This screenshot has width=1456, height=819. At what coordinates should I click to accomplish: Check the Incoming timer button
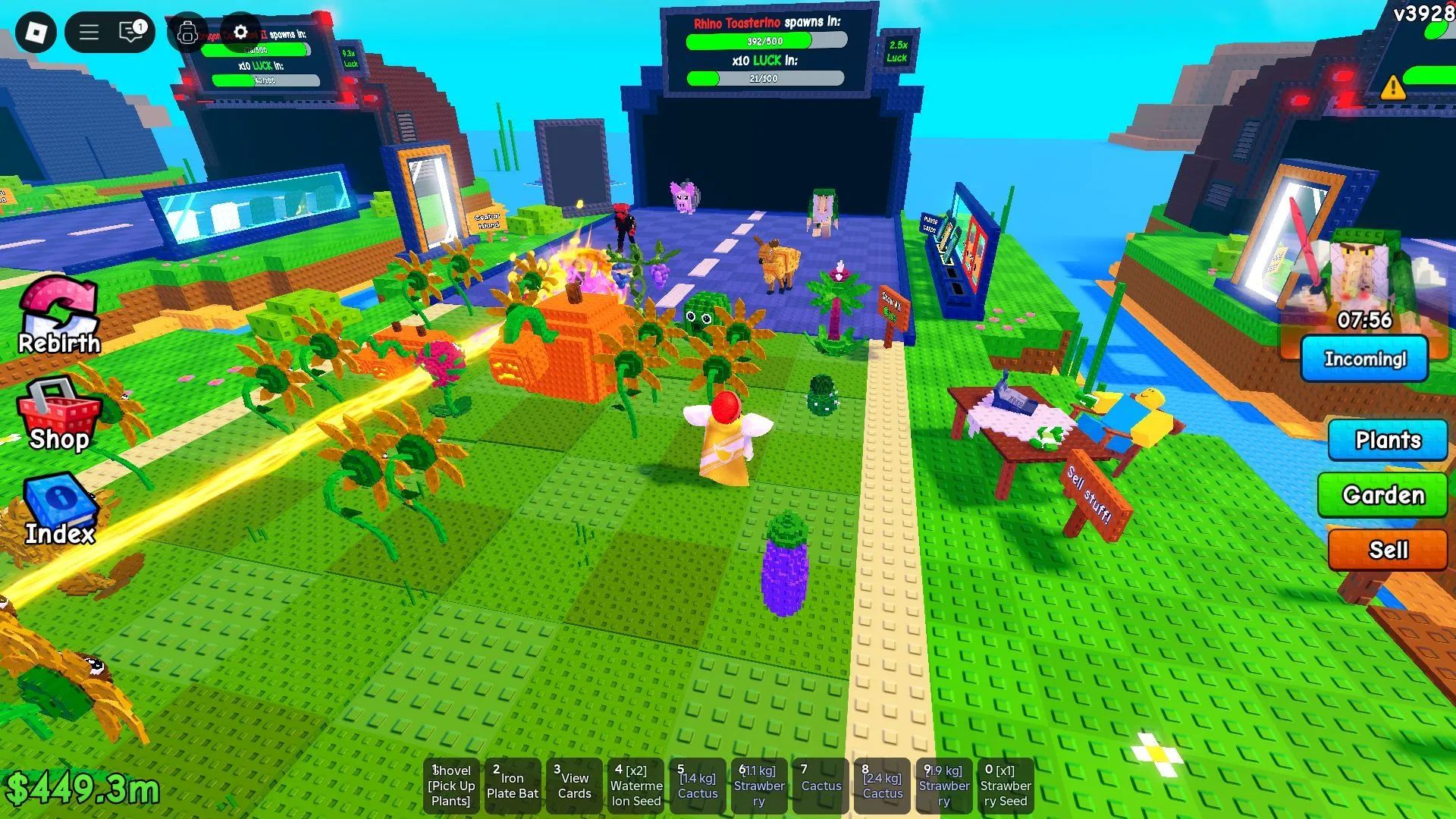click(x=1364, y=359)
